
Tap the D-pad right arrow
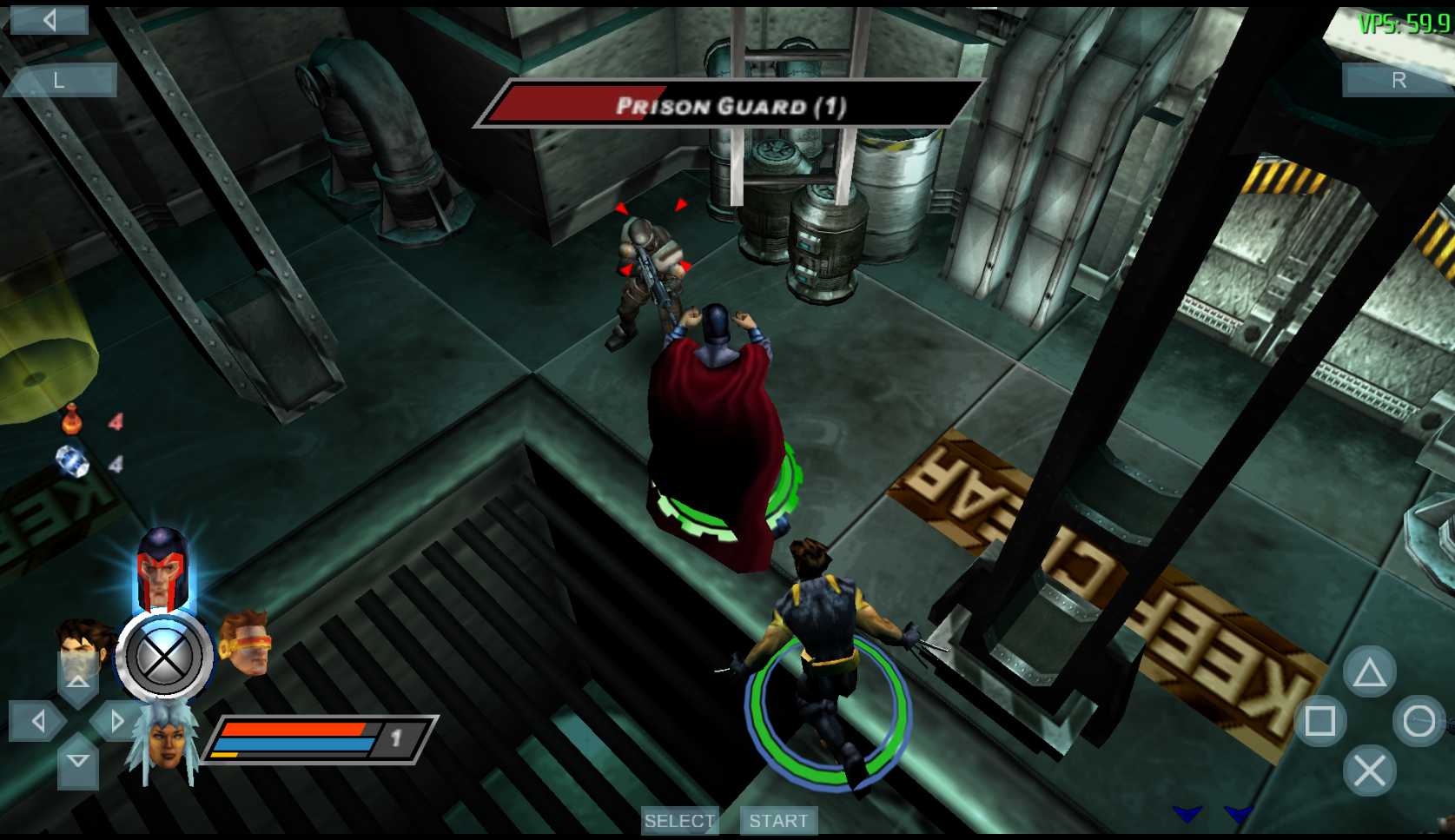(117, 720)
